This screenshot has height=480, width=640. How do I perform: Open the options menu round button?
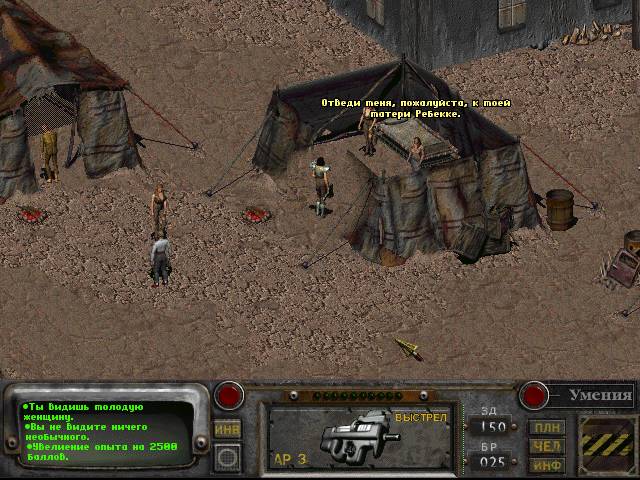click(227, 457)
